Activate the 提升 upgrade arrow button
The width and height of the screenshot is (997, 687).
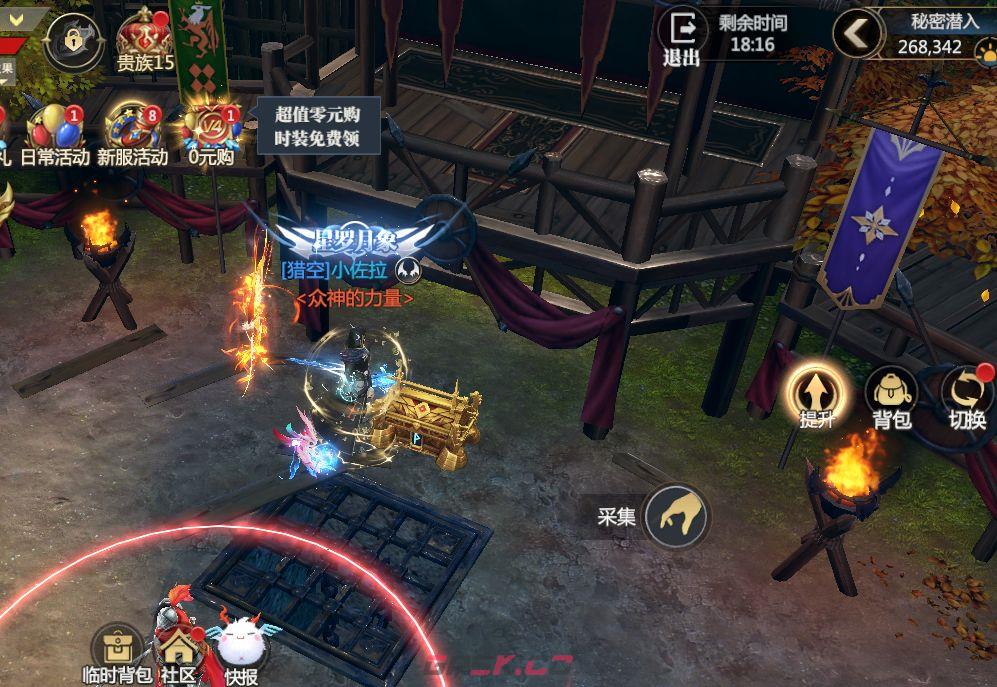[815, 391]
